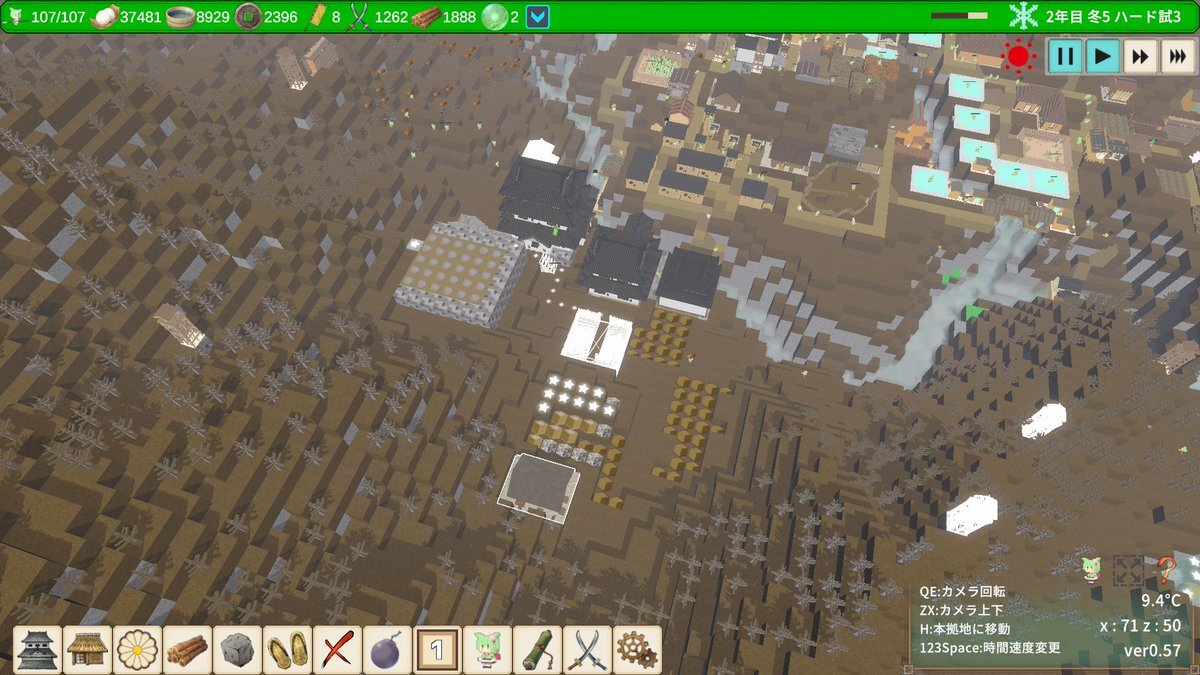The height and width of the screenshot is (675, 1200).
Task: Select the framed number 1 slot
Action: coord(438,650)
